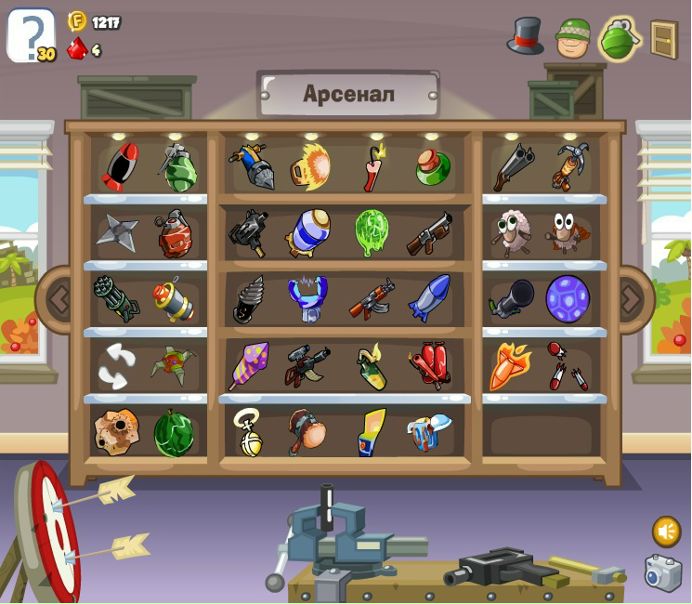This screenshot has width=692, height=604.
Task: Open the question mark help card
Action: point(30,35)
